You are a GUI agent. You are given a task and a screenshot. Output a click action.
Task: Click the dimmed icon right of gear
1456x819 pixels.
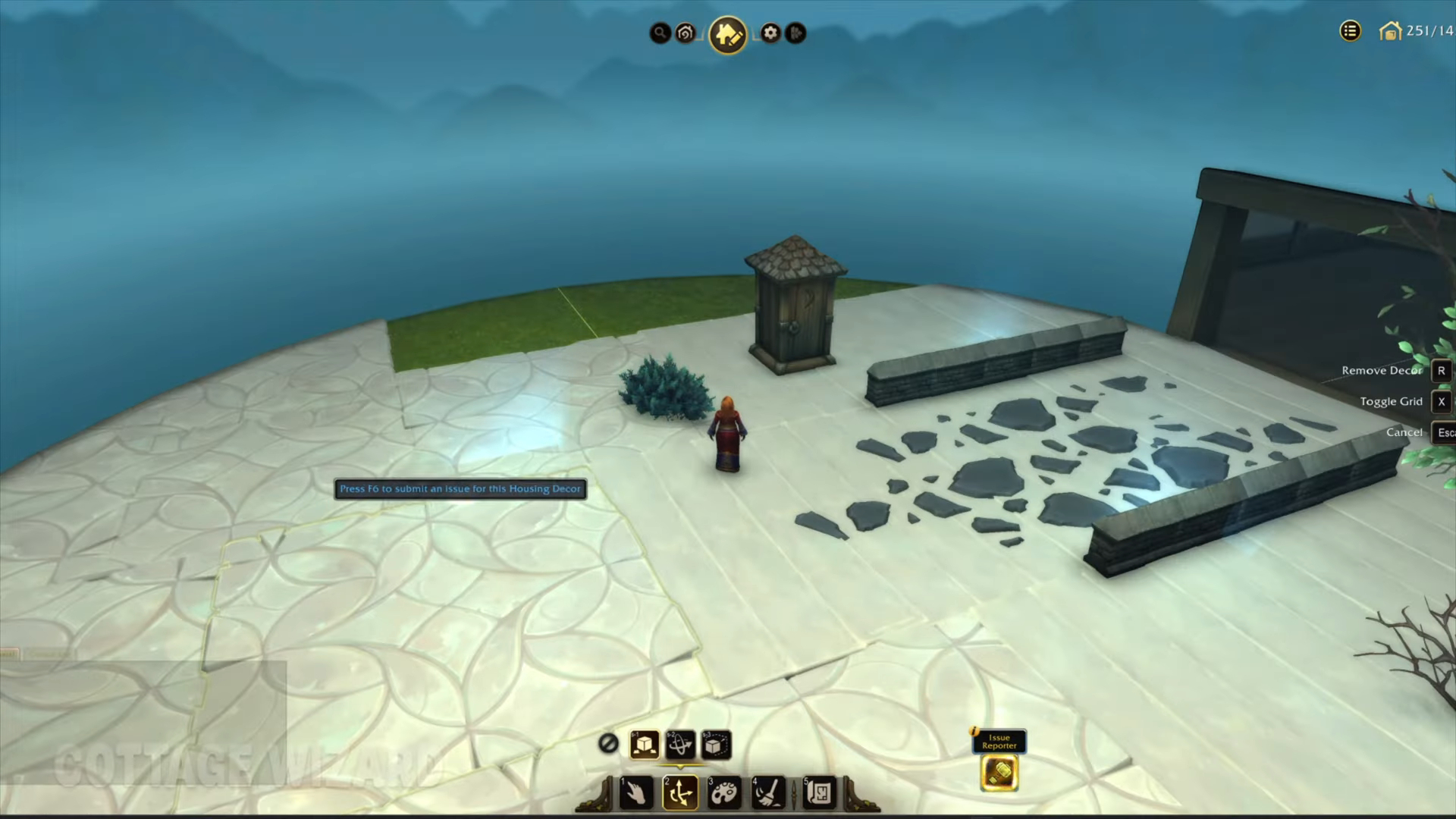coord(795,33)
